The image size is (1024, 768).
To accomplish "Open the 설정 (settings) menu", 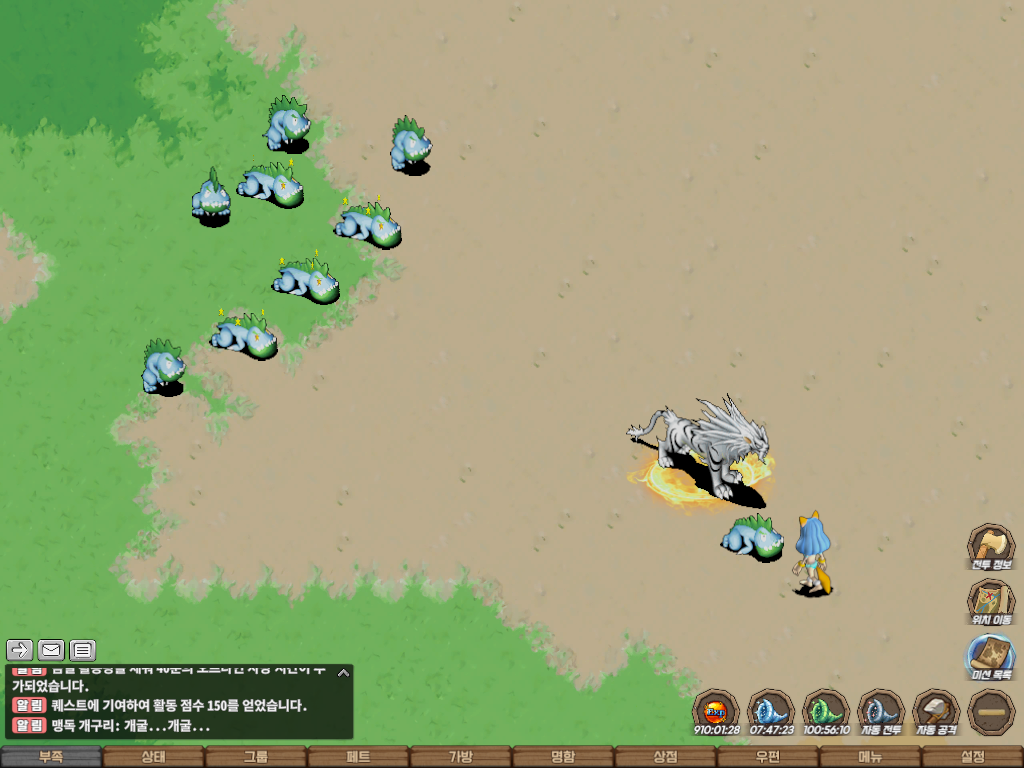I will click(x=972, y=757).
